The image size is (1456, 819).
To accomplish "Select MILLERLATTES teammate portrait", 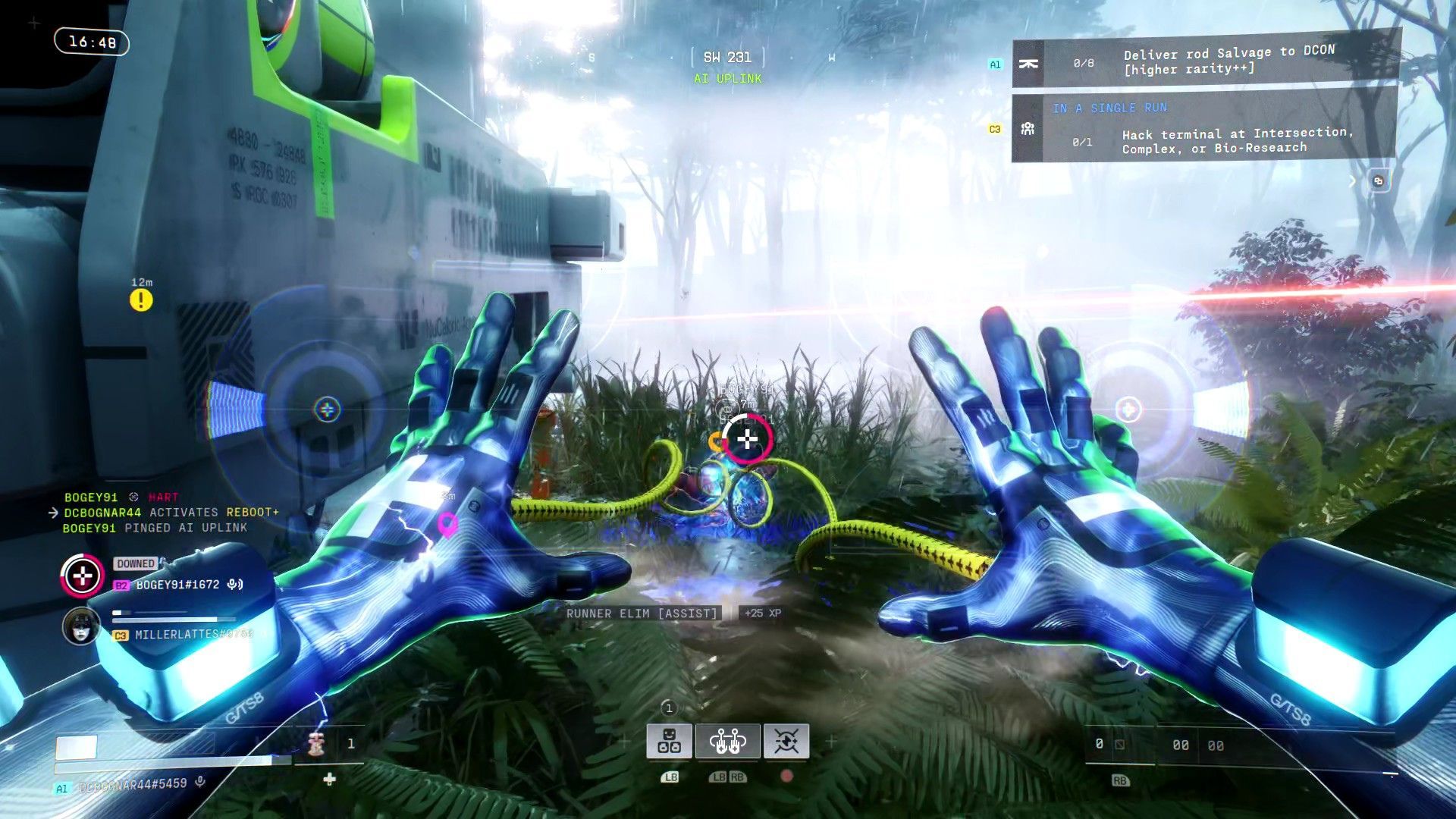I will click(82, 626).
